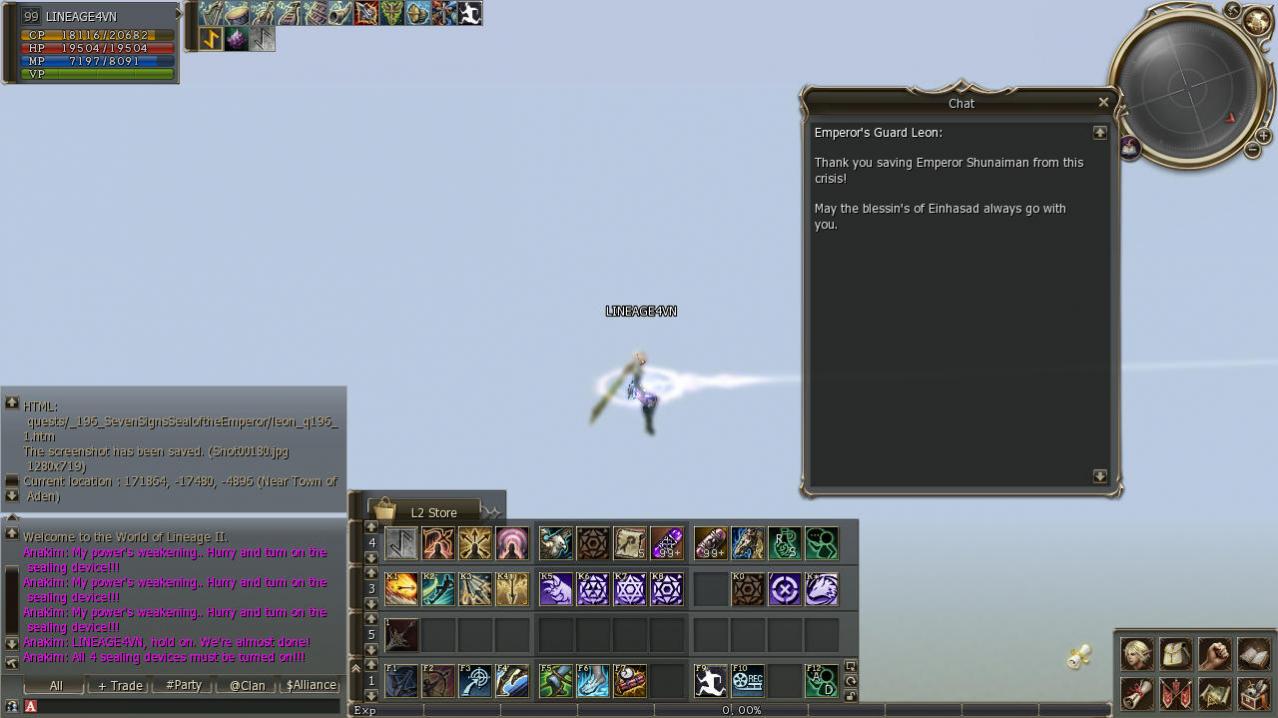Open the inventory backpack icon
The image size is (1278, 718).
1175,654
